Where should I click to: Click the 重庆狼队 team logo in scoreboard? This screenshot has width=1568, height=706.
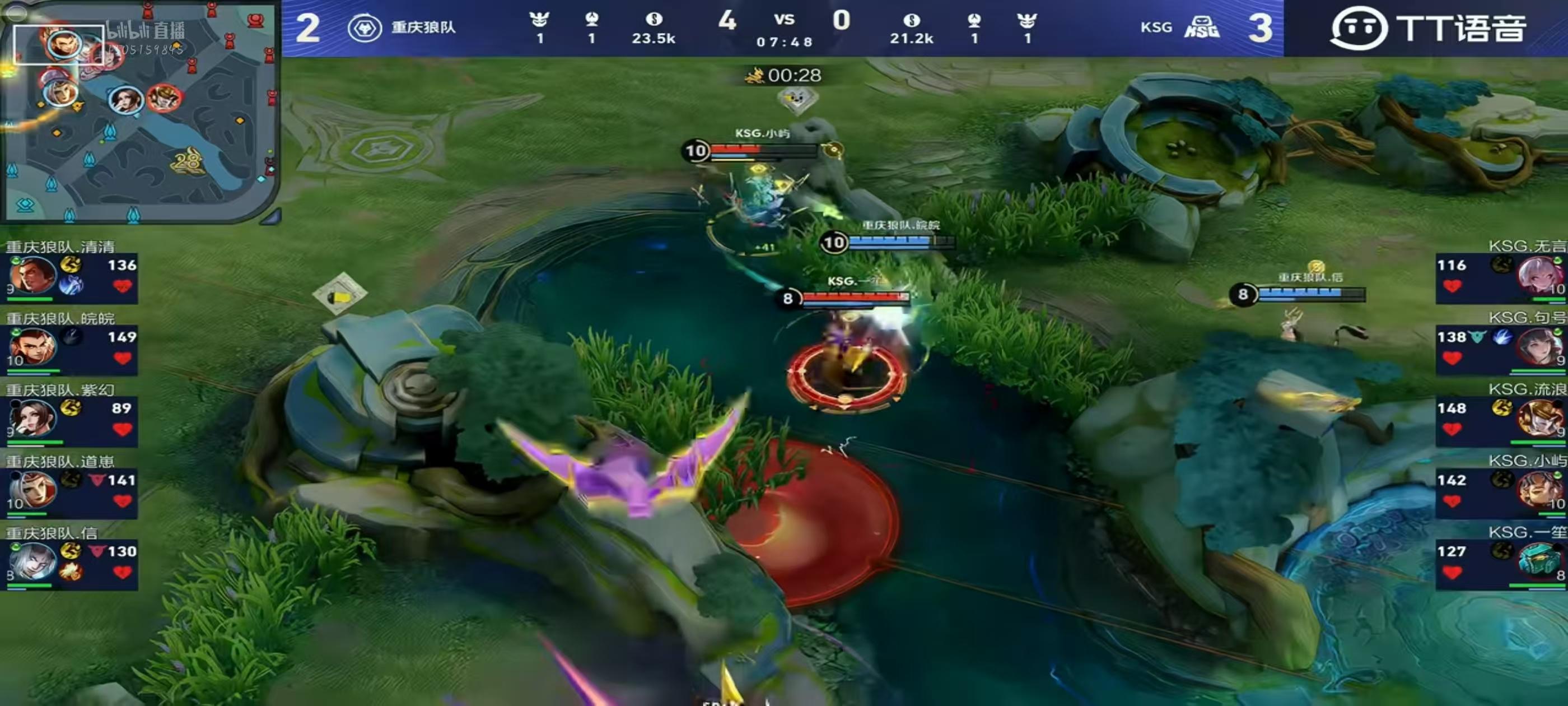[x=364, y=28]
